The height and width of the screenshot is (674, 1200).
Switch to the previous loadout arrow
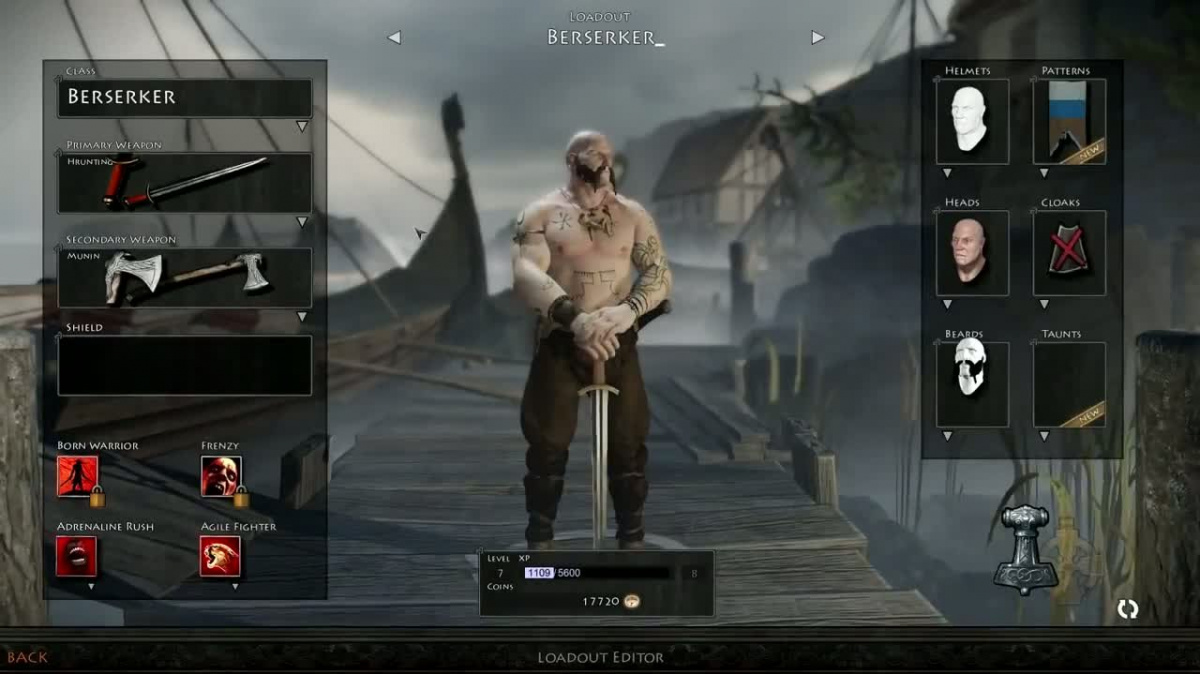click(394, 38)
